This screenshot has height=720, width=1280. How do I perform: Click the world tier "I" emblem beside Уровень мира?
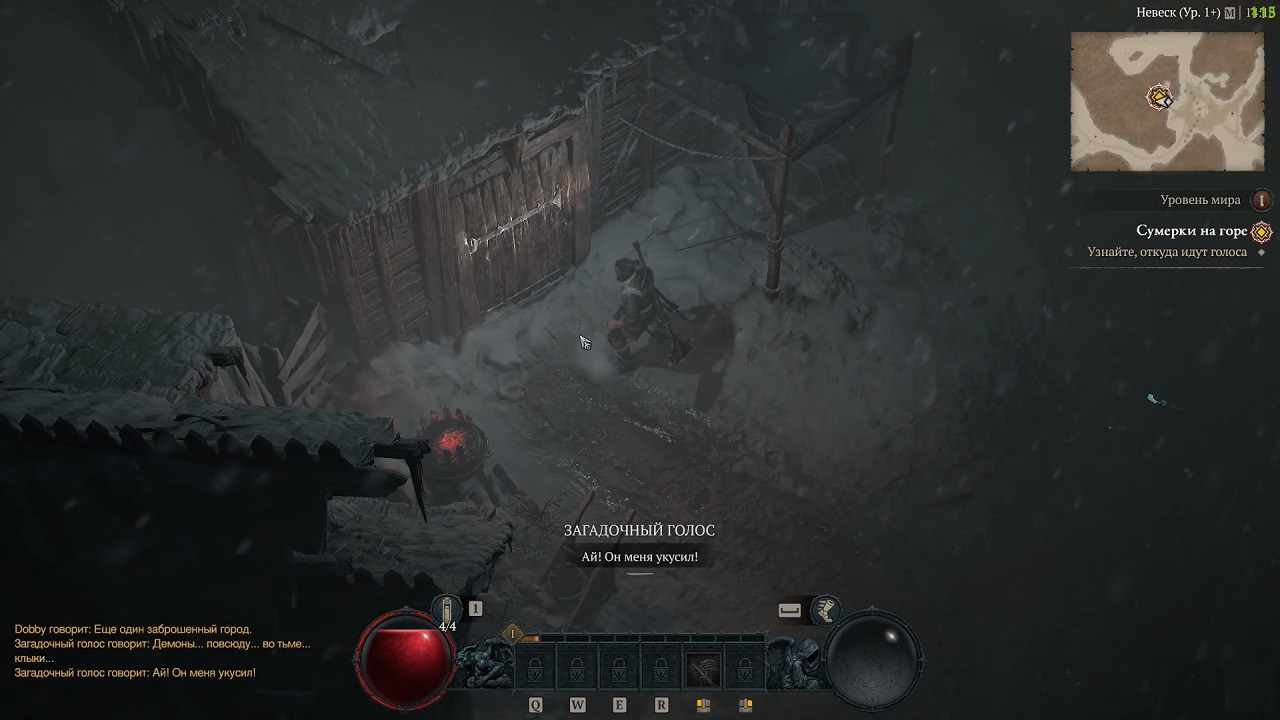point(1262,200)
